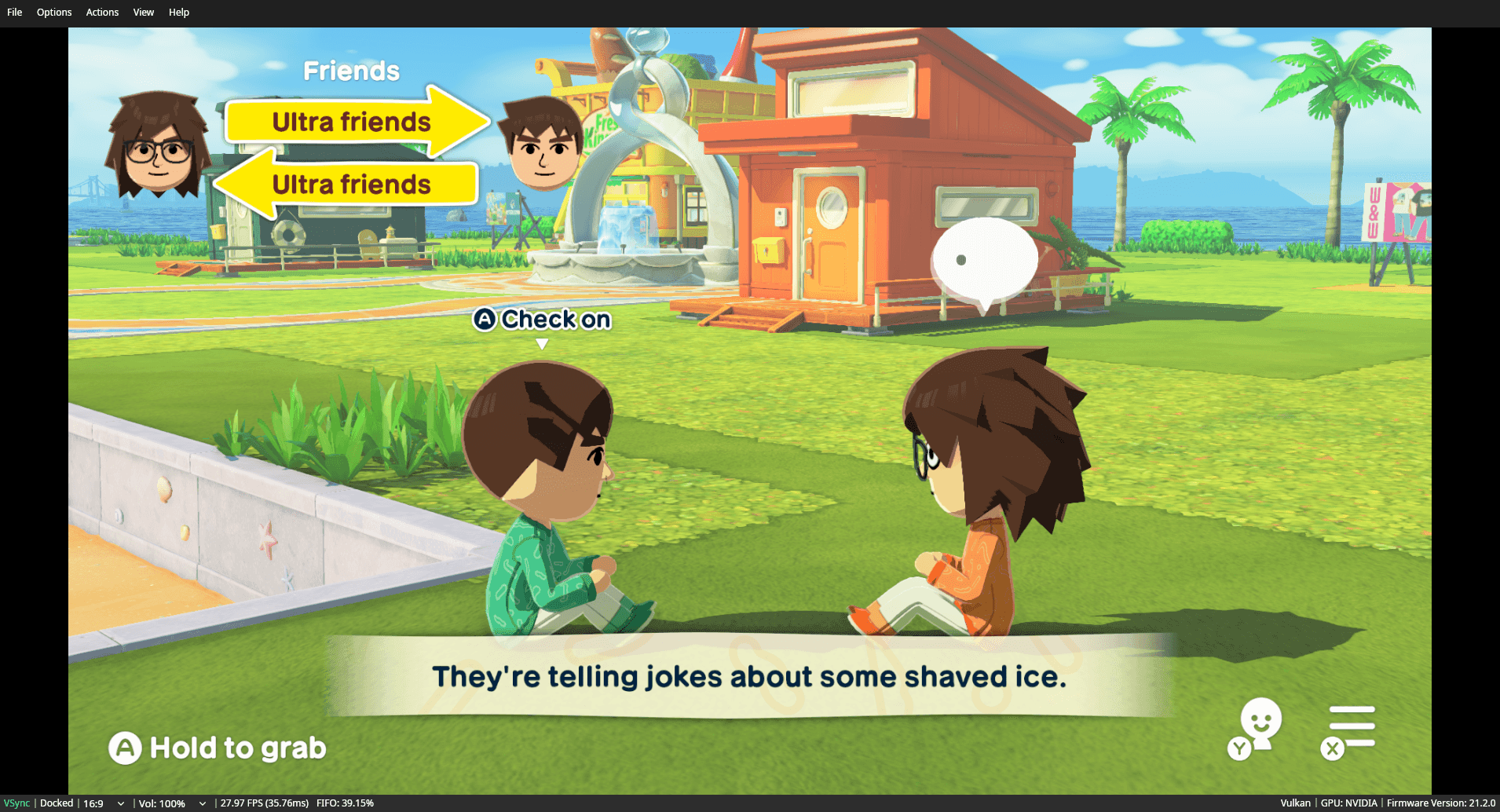
Task: Click the left-pointing Ultra friends arrow
Action: (x=351, y=185)
